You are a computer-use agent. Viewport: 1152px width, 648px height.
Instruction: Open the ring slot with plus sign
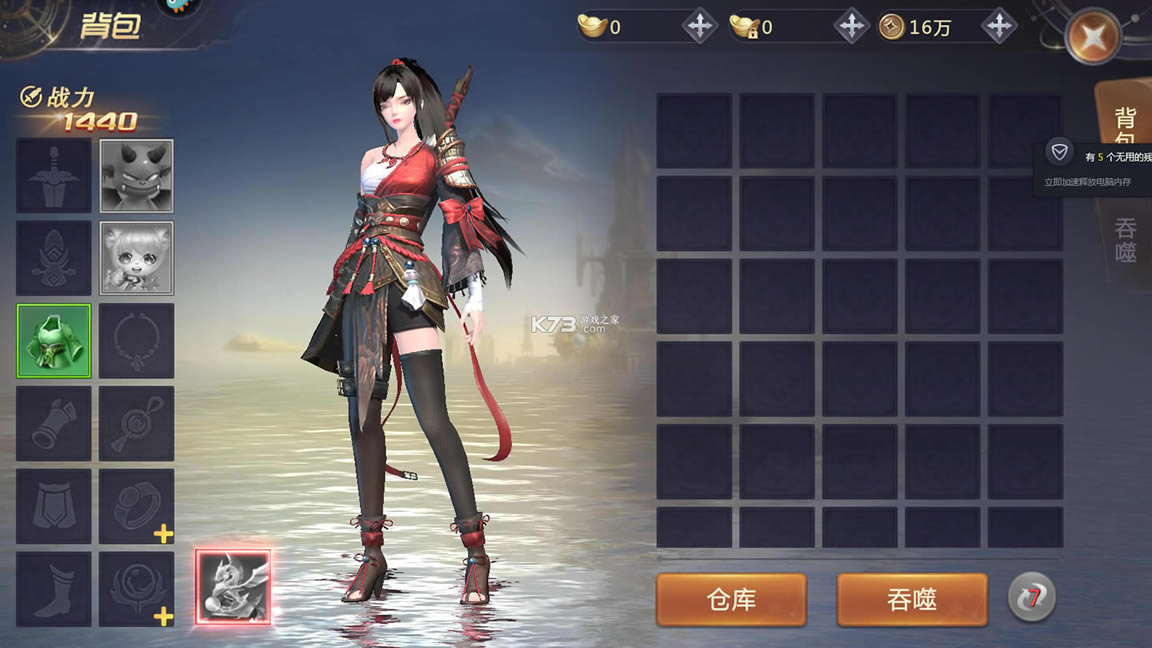coord(137,506)
